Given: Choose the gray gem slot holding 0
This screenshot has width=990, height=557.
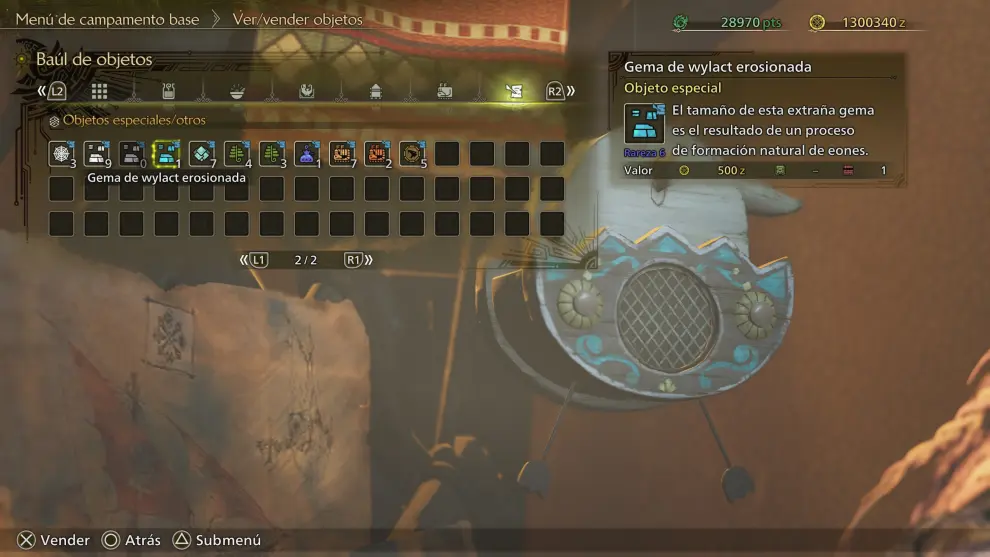Looking at the screenshot, I should (x=131, y=154).
